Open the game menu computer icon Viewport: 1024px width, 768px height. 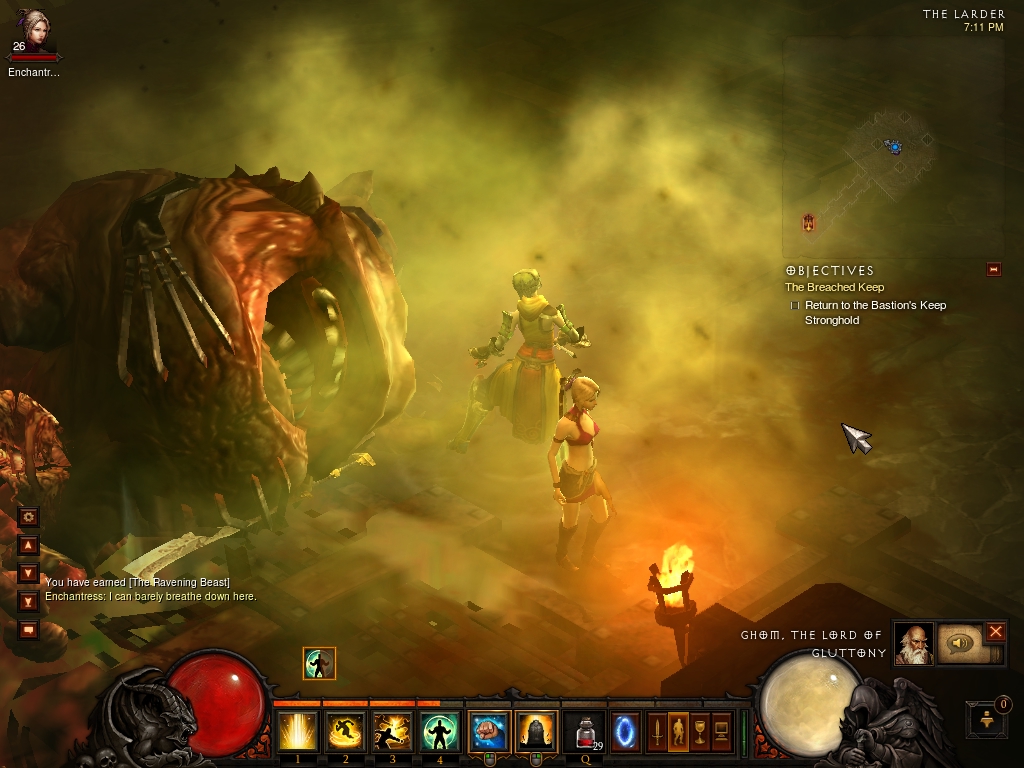click(x=720, y=732)
